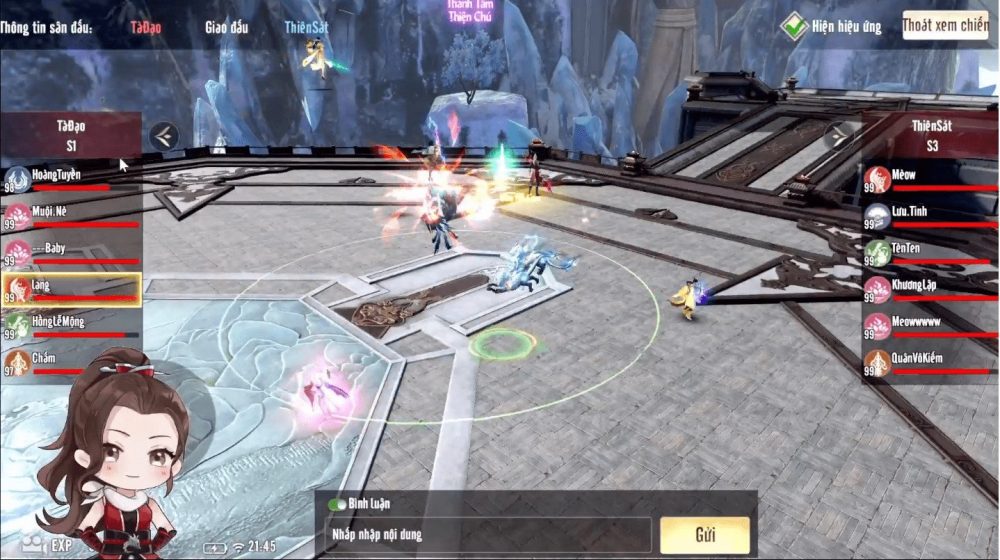Select player HoàngTuyền in TàĐạo list
The width and height of the screenshot is (1000, 560).
click(x=70, y=180)
